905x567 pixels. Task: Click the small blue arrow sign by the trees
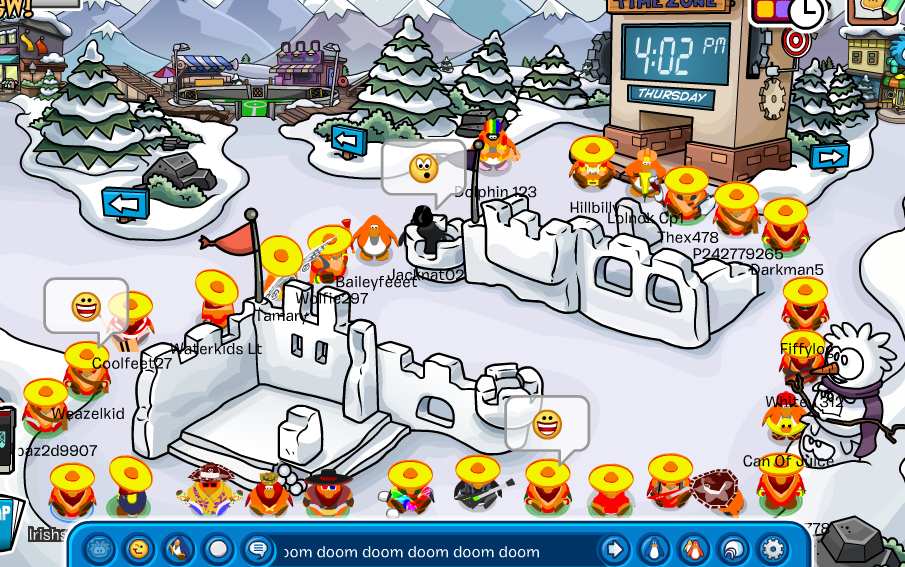point(349,139)
